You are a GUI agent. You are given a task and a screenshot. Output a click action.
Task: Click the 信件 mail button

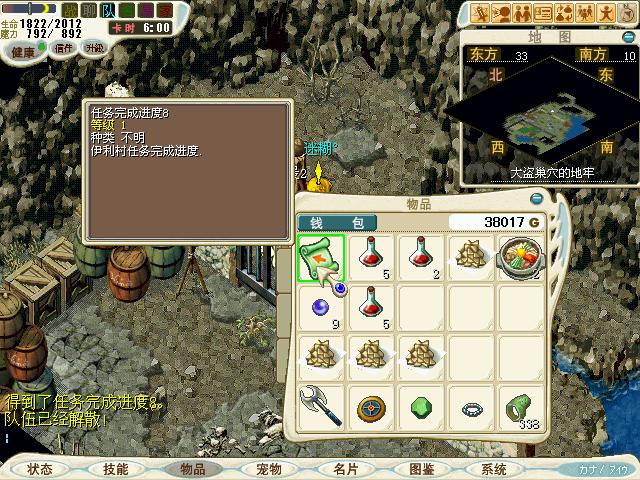64,47
